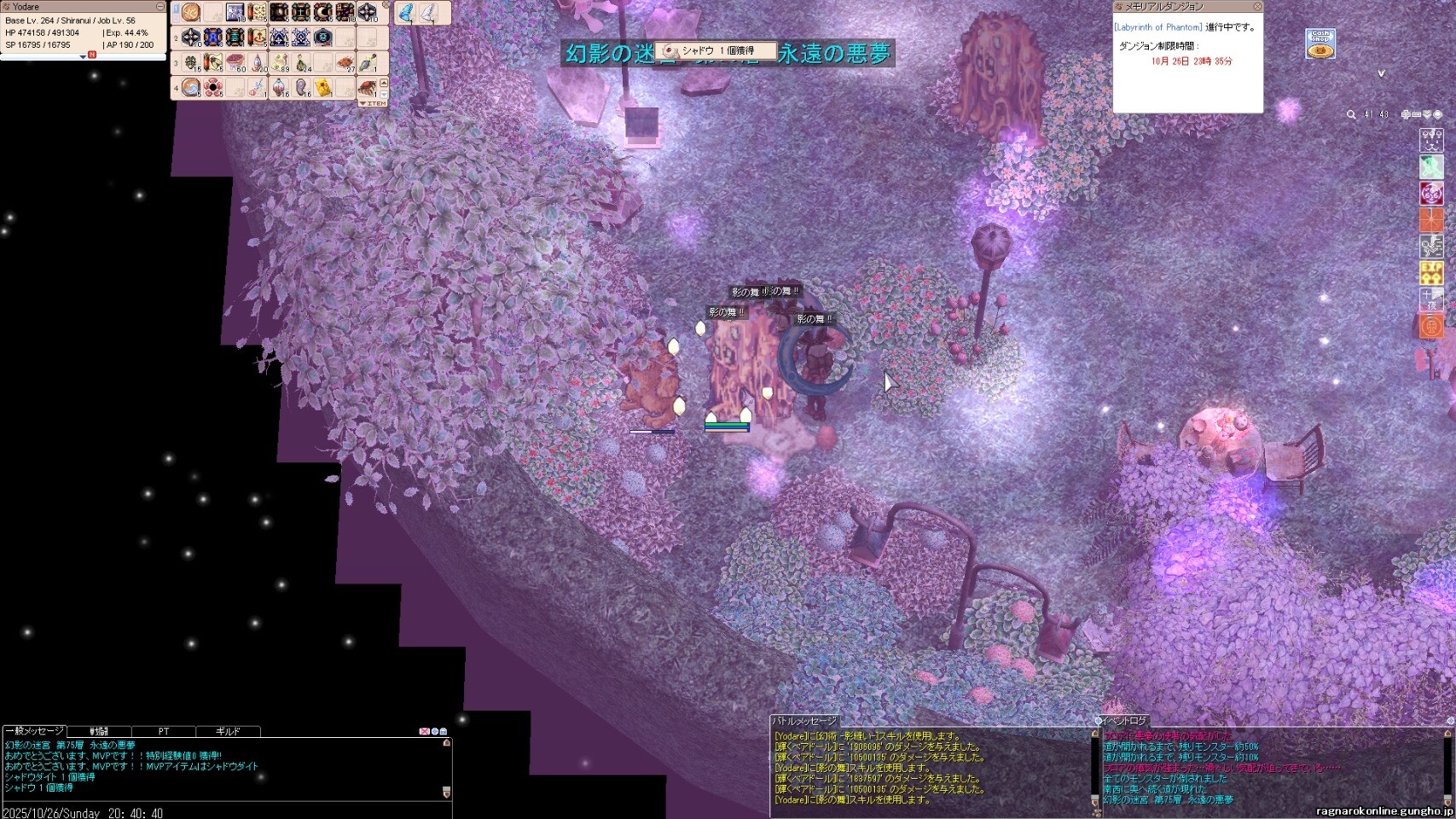Use the crescent moon skill slot

[x=322, y=13]
